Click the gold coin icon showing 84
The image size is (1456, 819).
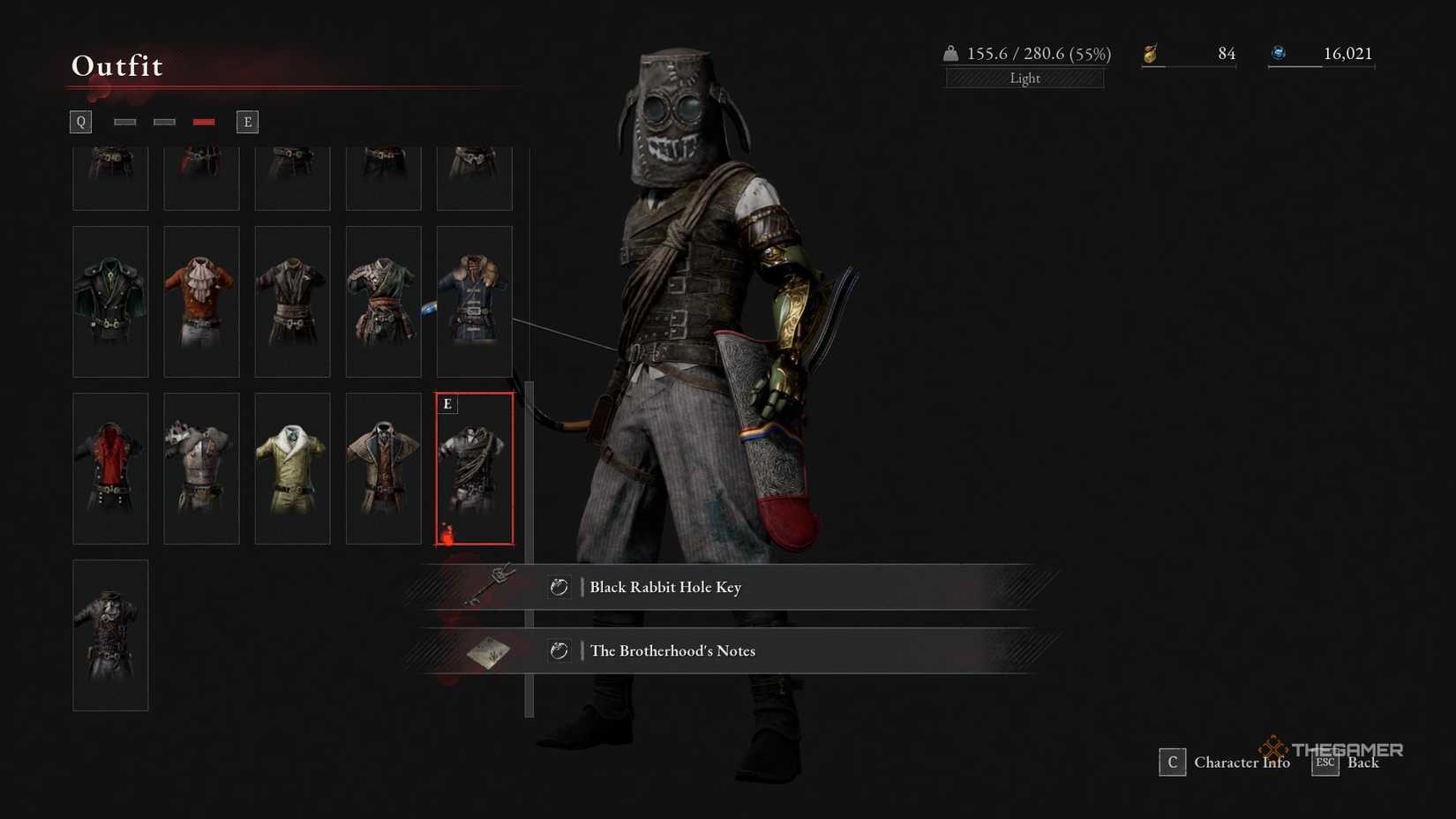tap(1152, 53)
